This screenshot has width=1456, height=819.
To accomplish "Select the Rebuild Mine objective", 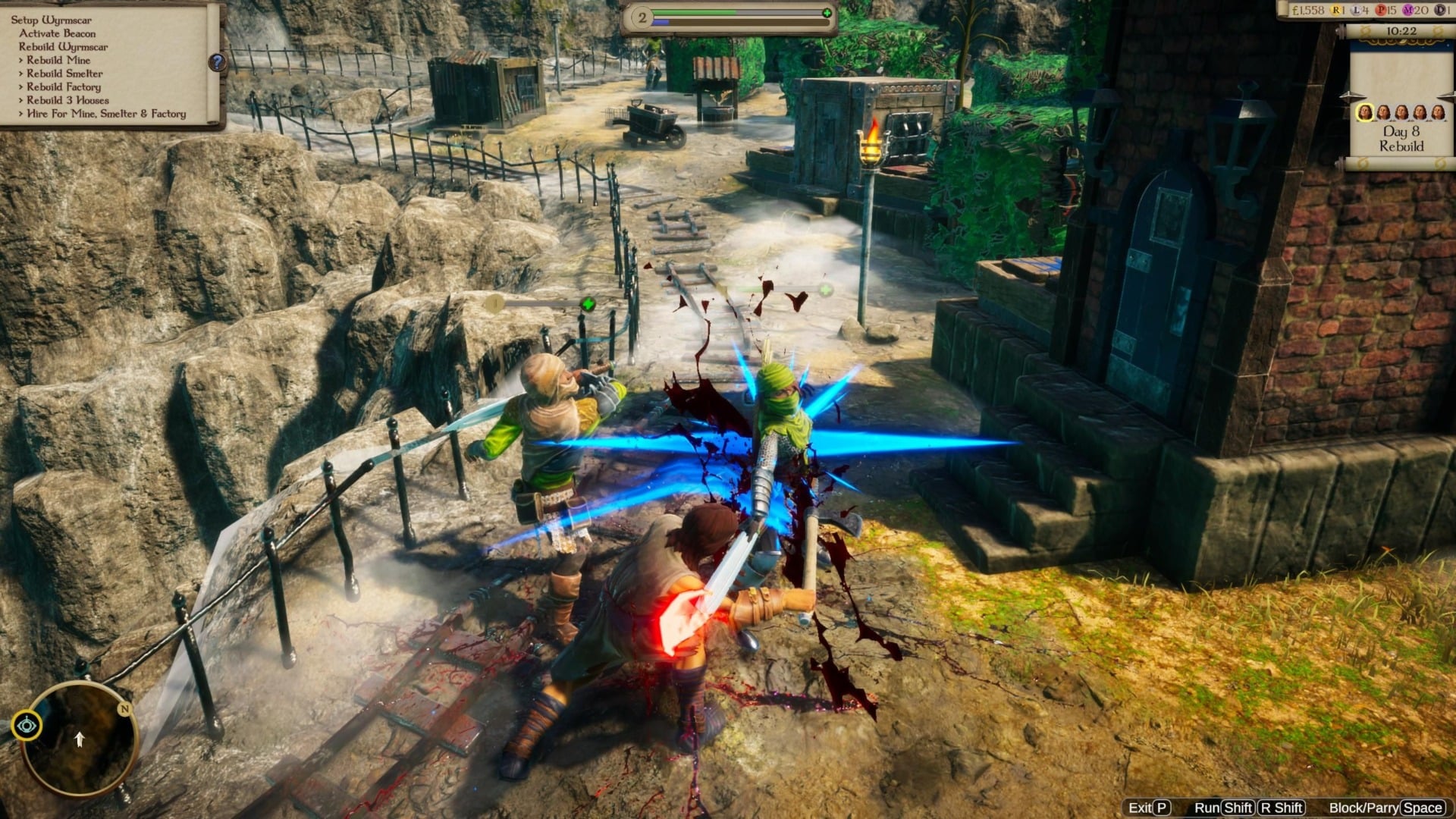I will click(x=58, y=60).
